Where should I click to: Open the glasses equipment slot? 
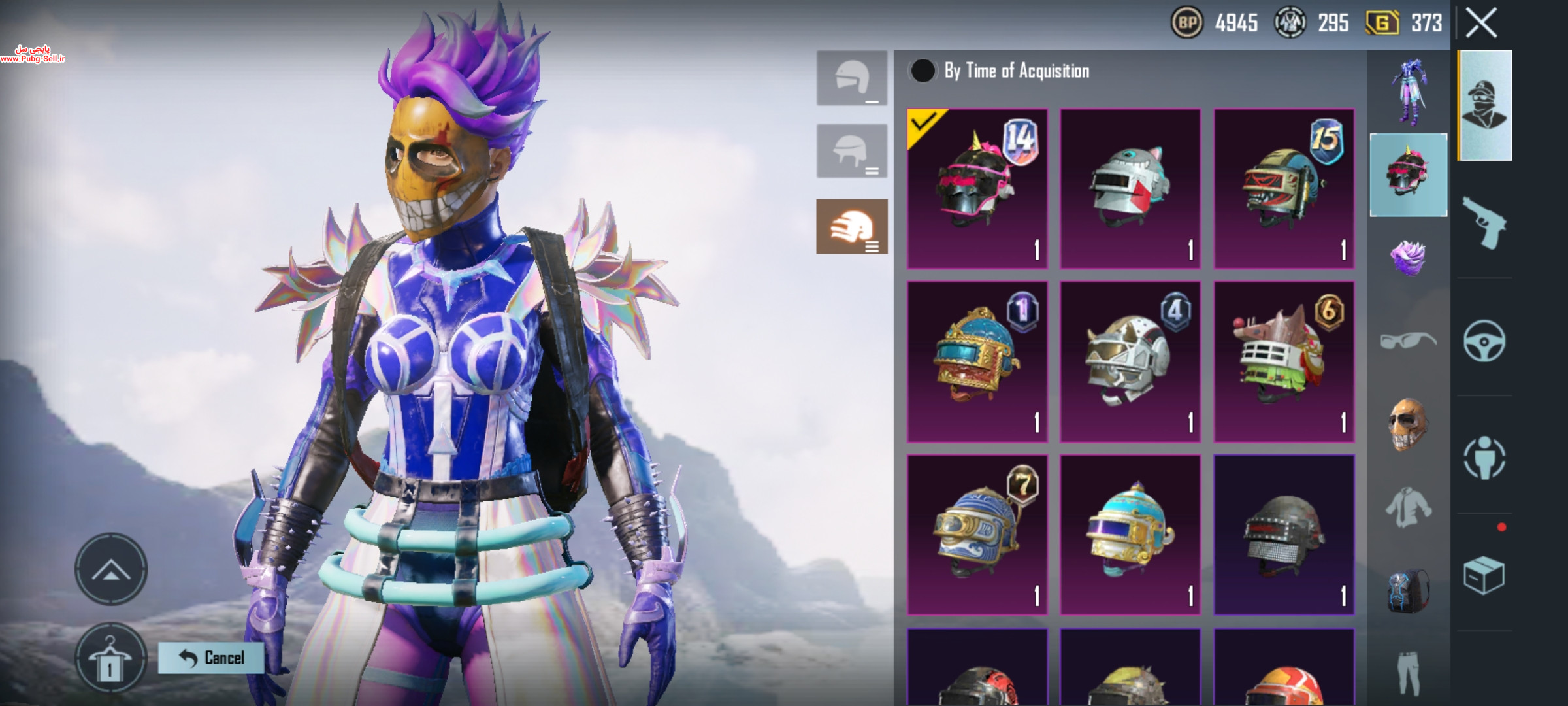click(x=1408, y=341)
